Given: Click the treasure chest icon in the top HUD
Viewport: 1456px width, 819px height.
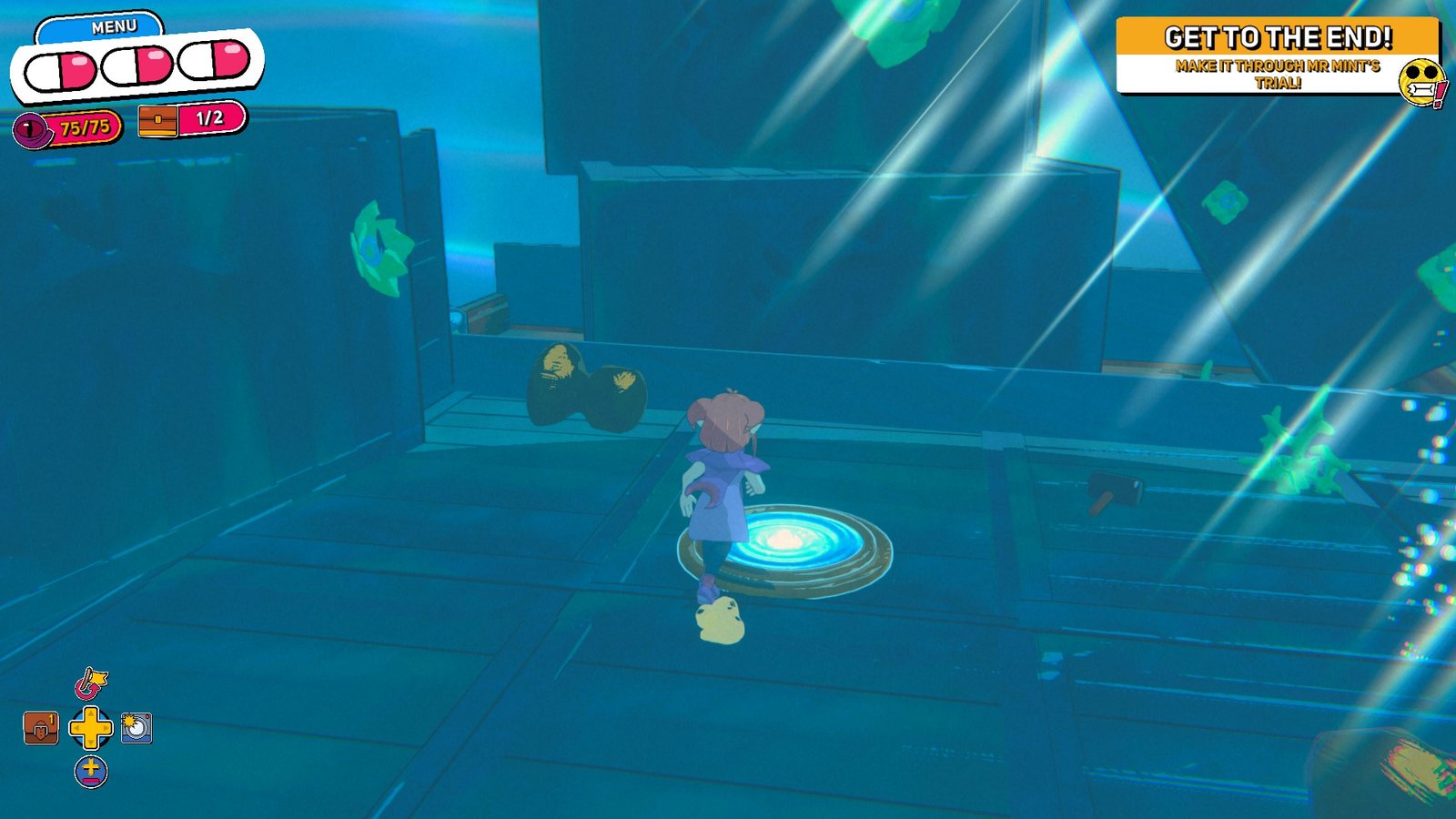Looking at the screenshot, I should [x=157, y=119].
